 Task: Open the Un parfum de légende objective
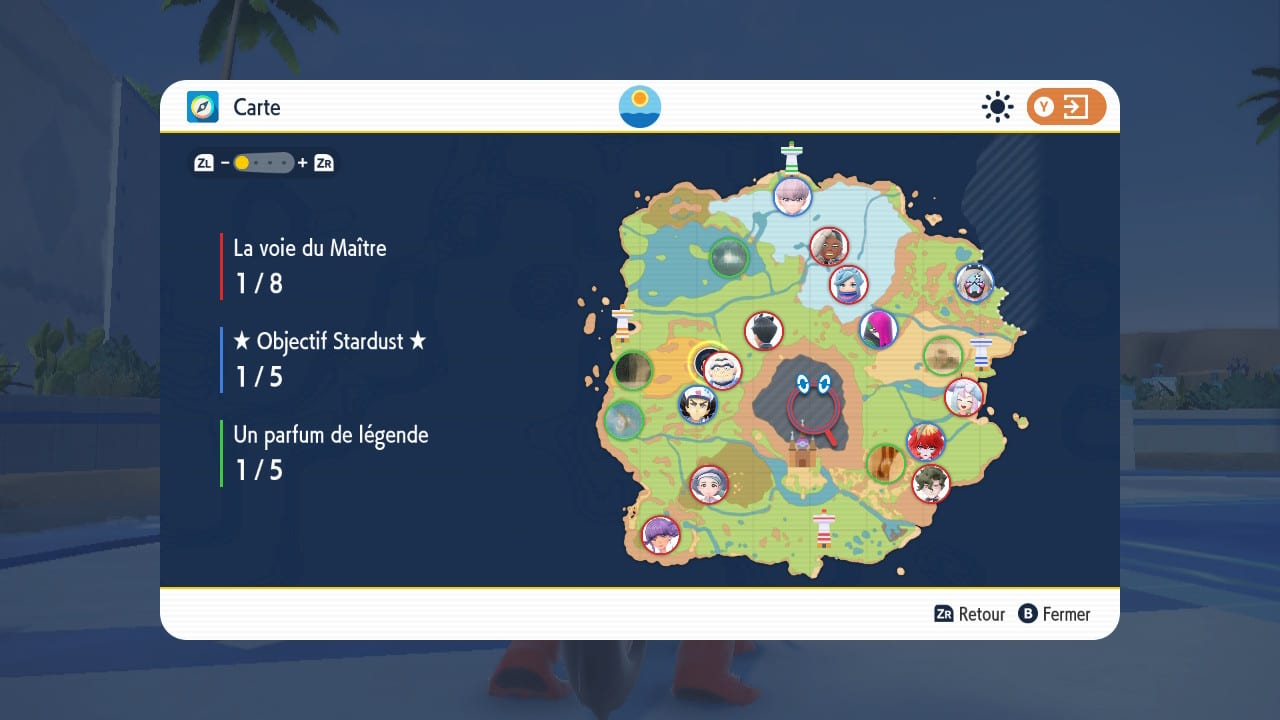pyautogui.click(x=330, y=451)
